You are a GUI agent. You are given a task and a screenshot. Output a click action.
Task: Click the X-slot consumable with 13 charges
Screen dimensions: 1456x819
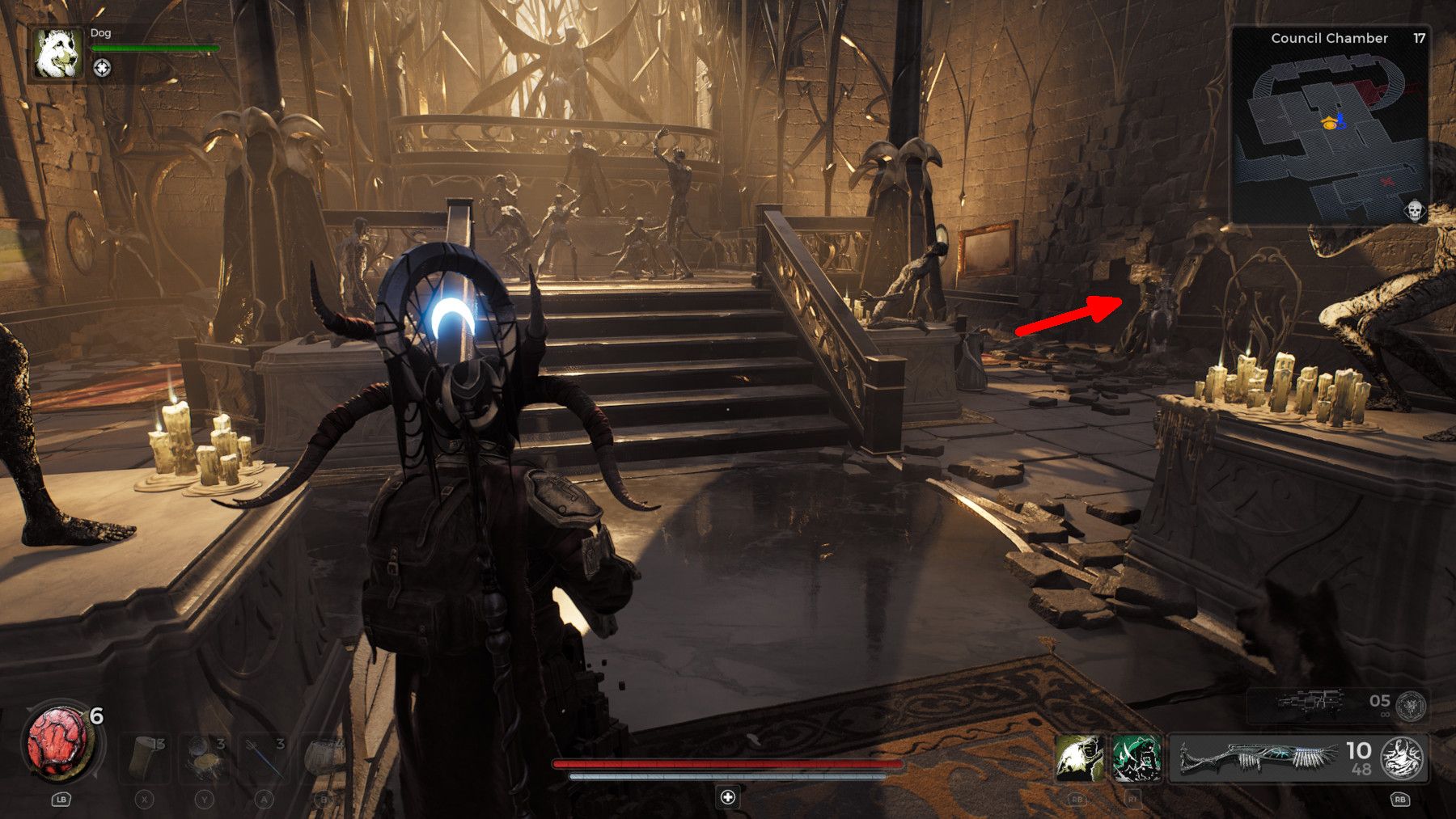(144, 757)
